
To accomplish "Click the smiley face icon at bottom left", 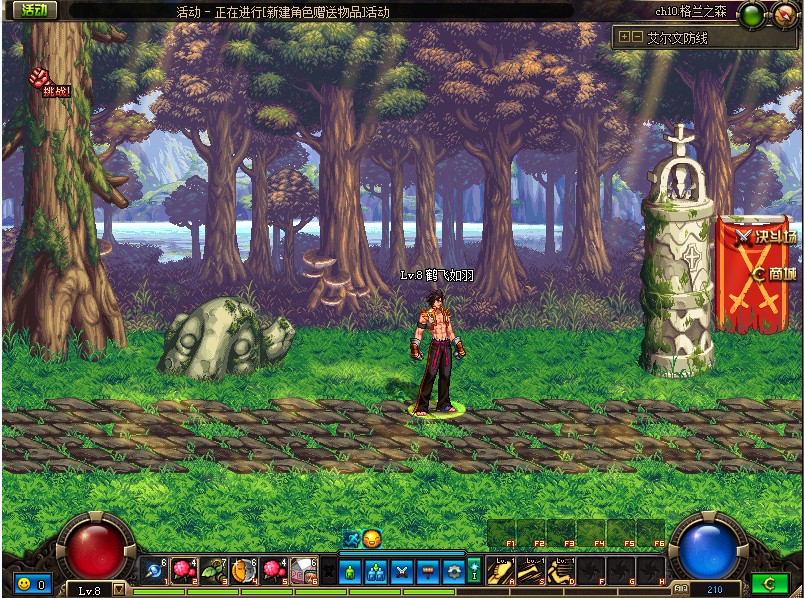I will tap(23, 583).
